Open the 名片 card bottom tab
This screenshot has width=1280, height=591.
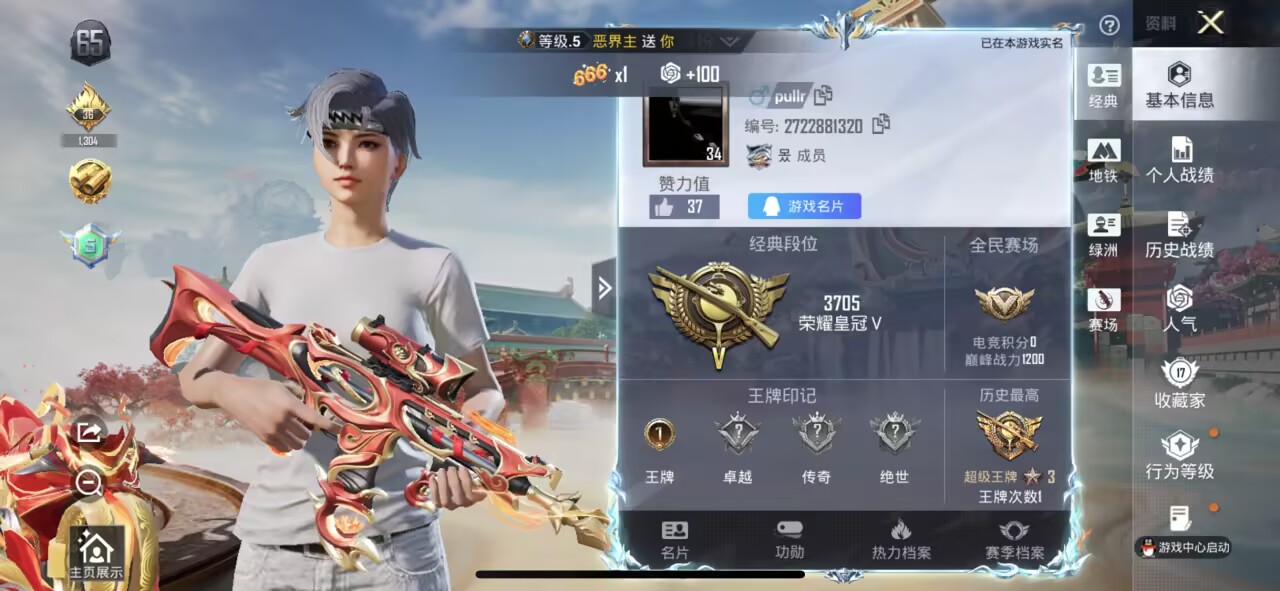tap(675, 540)
